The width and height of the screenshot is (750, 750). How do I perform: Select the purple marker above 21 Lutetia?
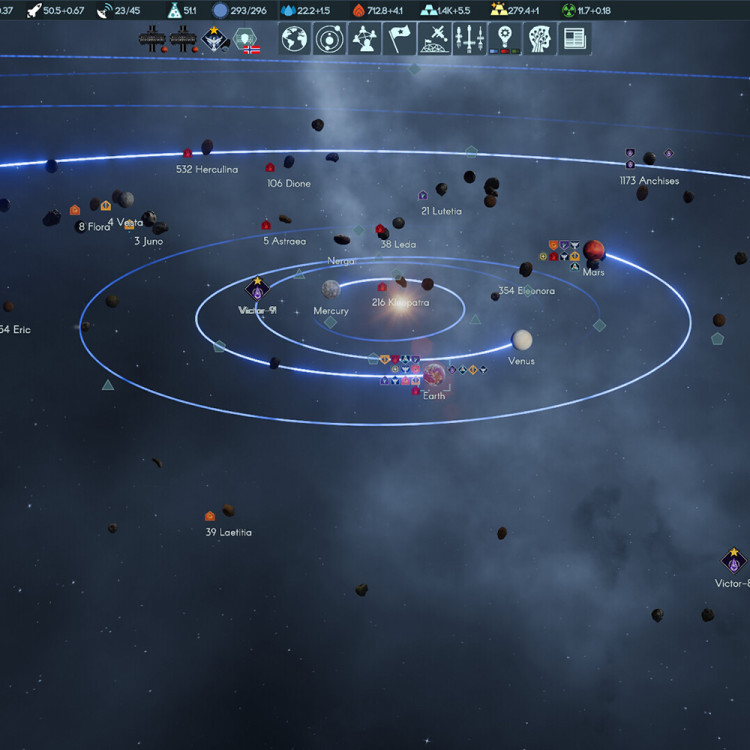pyautogui.click(x=423, y=196)
